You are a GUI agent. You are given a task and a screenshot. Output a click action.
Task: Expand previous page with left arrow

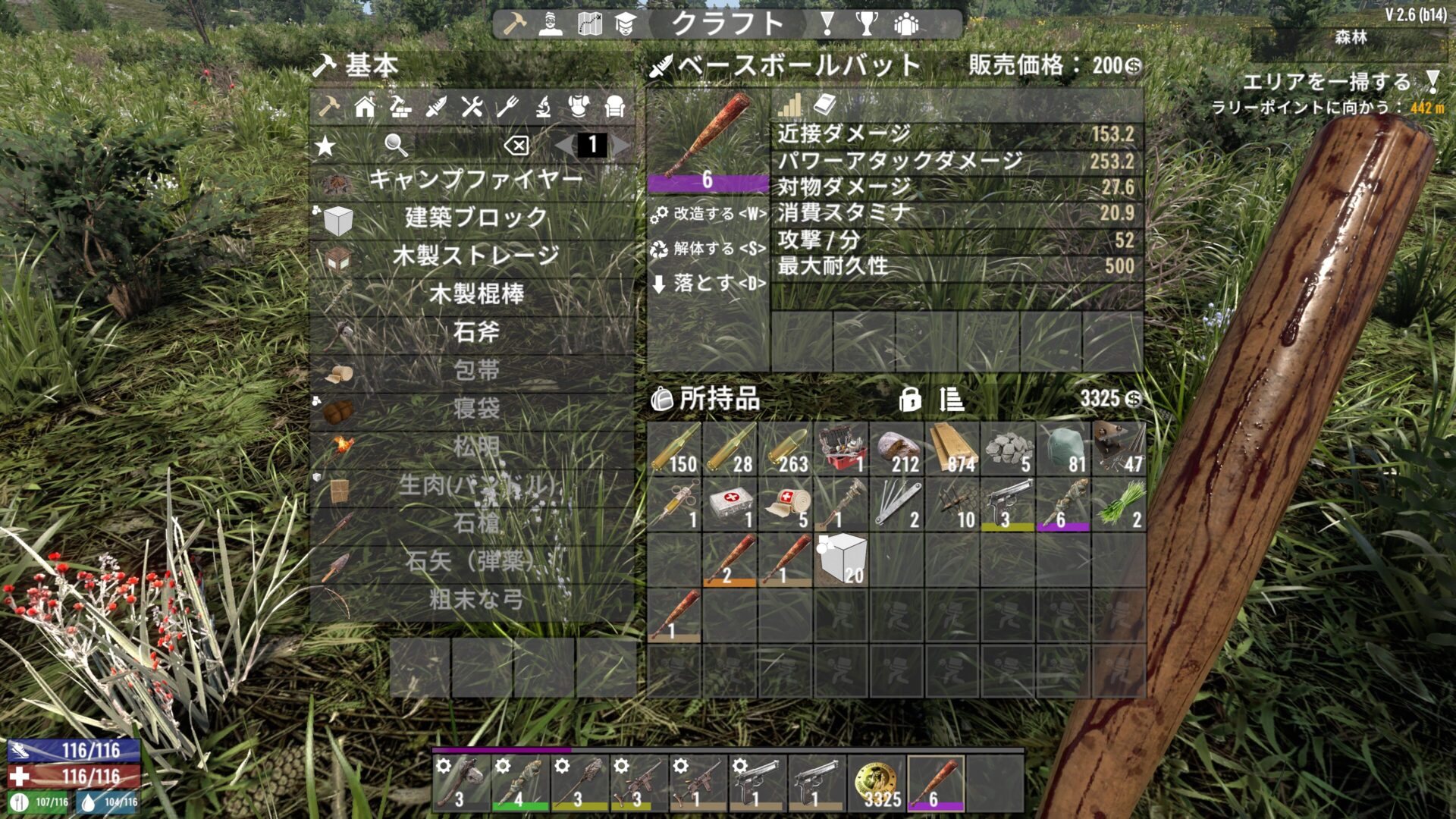[564, 146]
